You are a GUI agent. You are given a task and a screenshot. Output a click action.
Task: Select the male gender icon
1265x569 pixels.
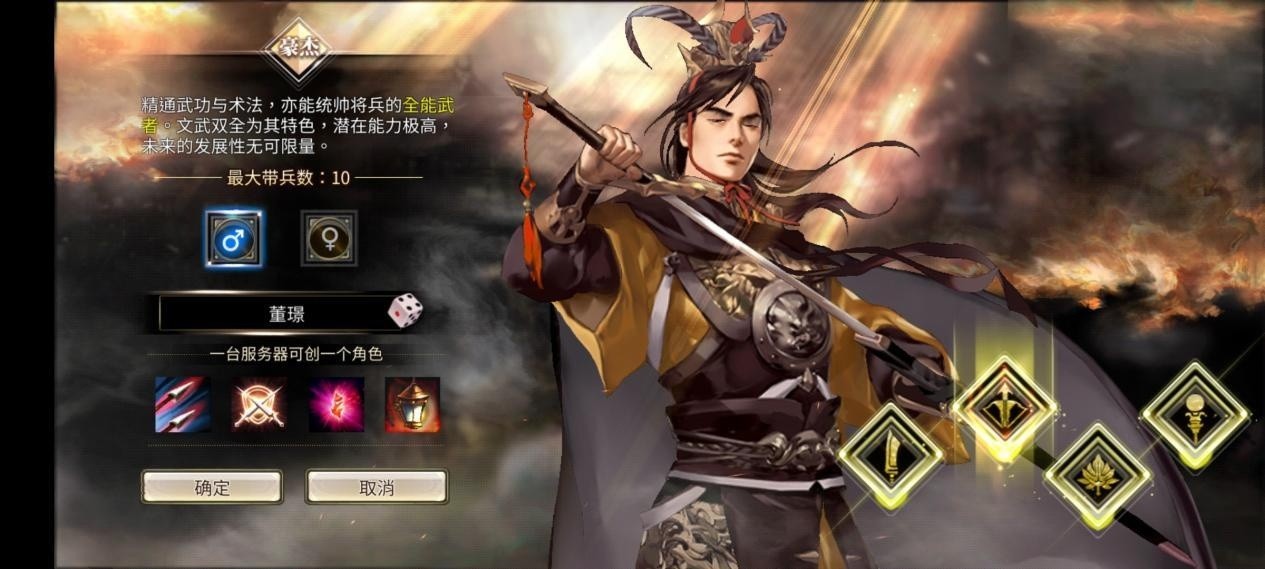point(234,239)
